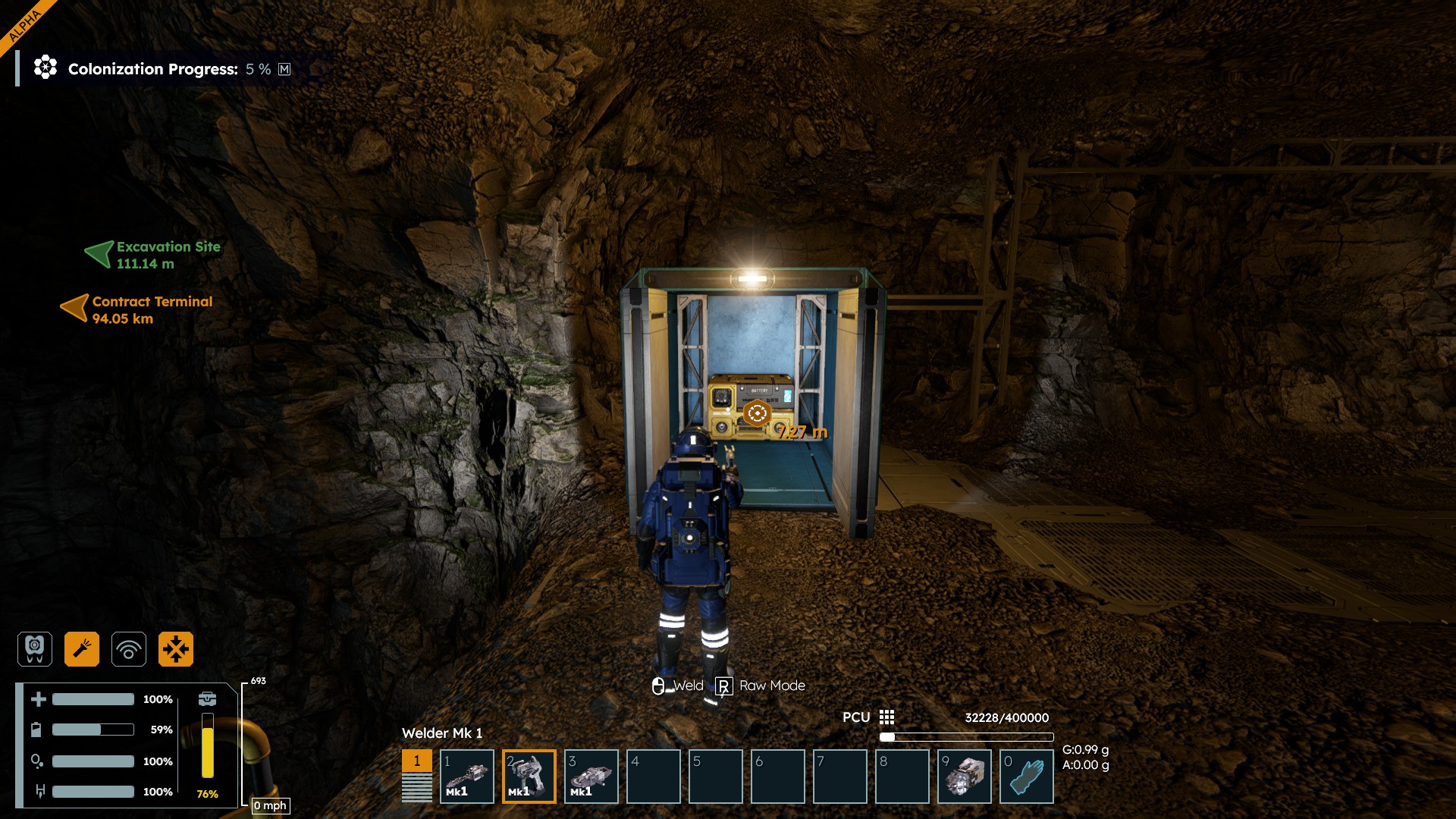This screenshot has height=819, width=1456.
Task: Select the Welder Mk1 hotbar slot
Action: coord(529,777)
